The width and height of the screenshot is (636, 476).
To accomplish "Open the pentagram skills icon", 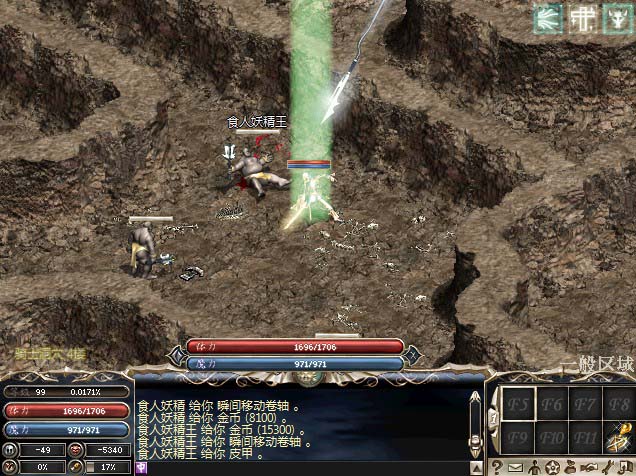I will point(551,467).
